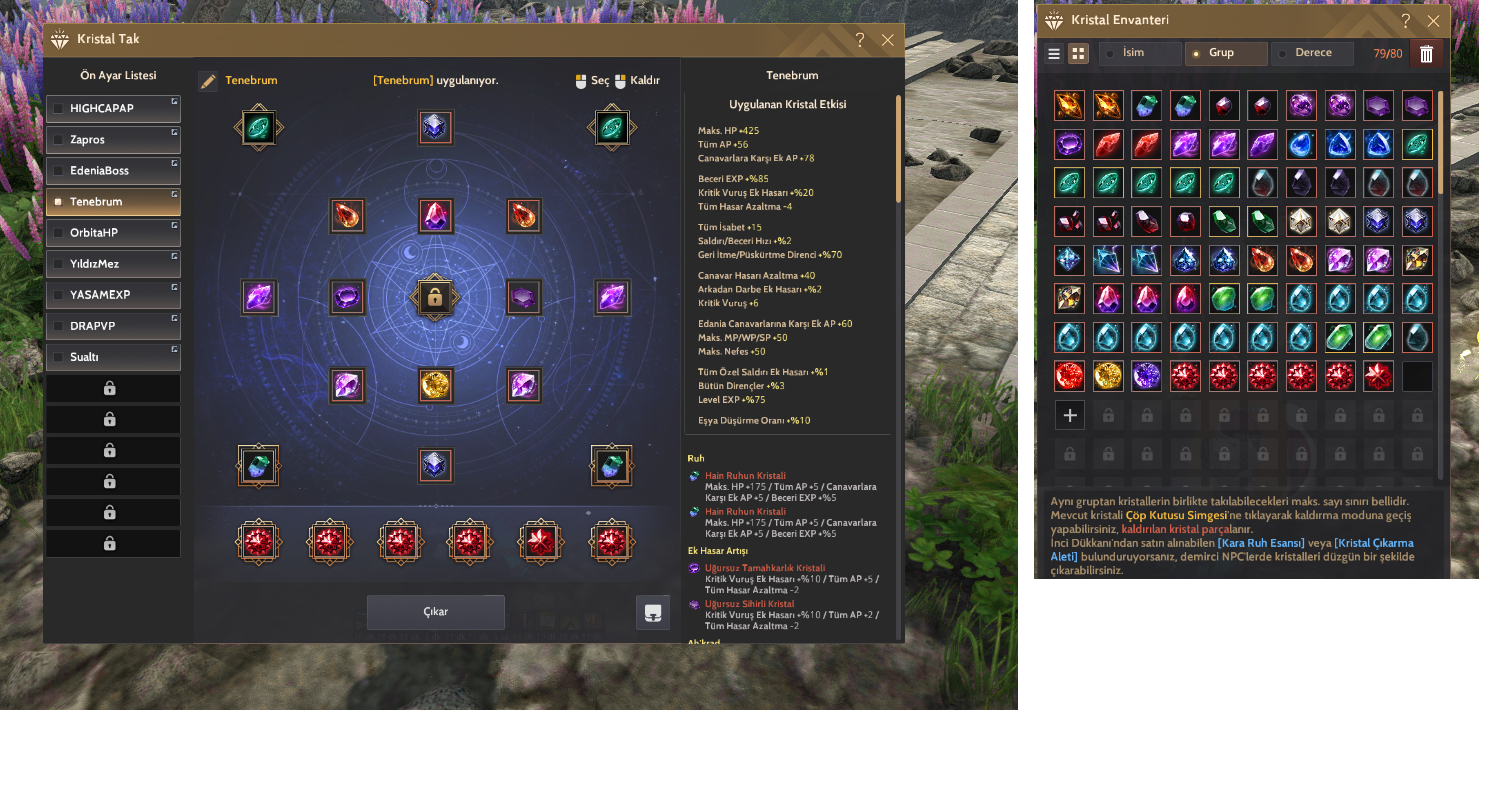Click the green crystal in the top-left socket

[258, 128]
